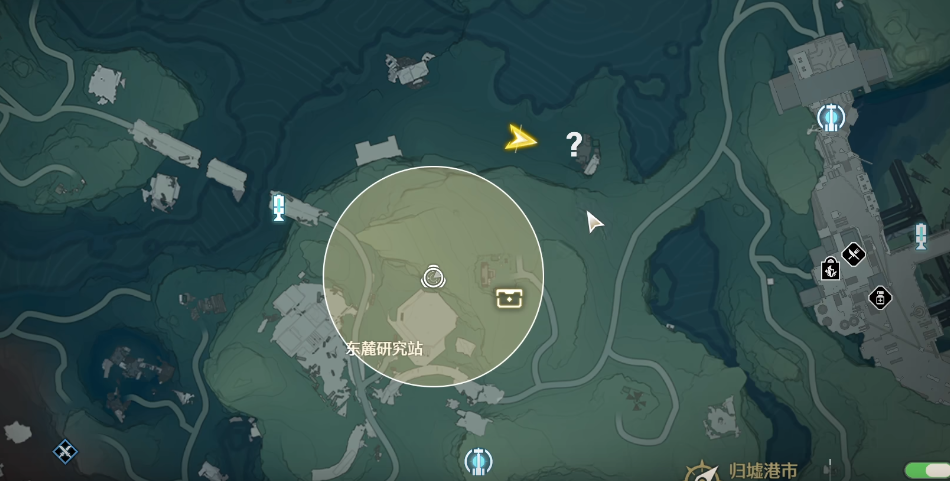Click the crossed-swords diamond marker
This screenshot has width=950, height=481.
click(x=66, y=452)
